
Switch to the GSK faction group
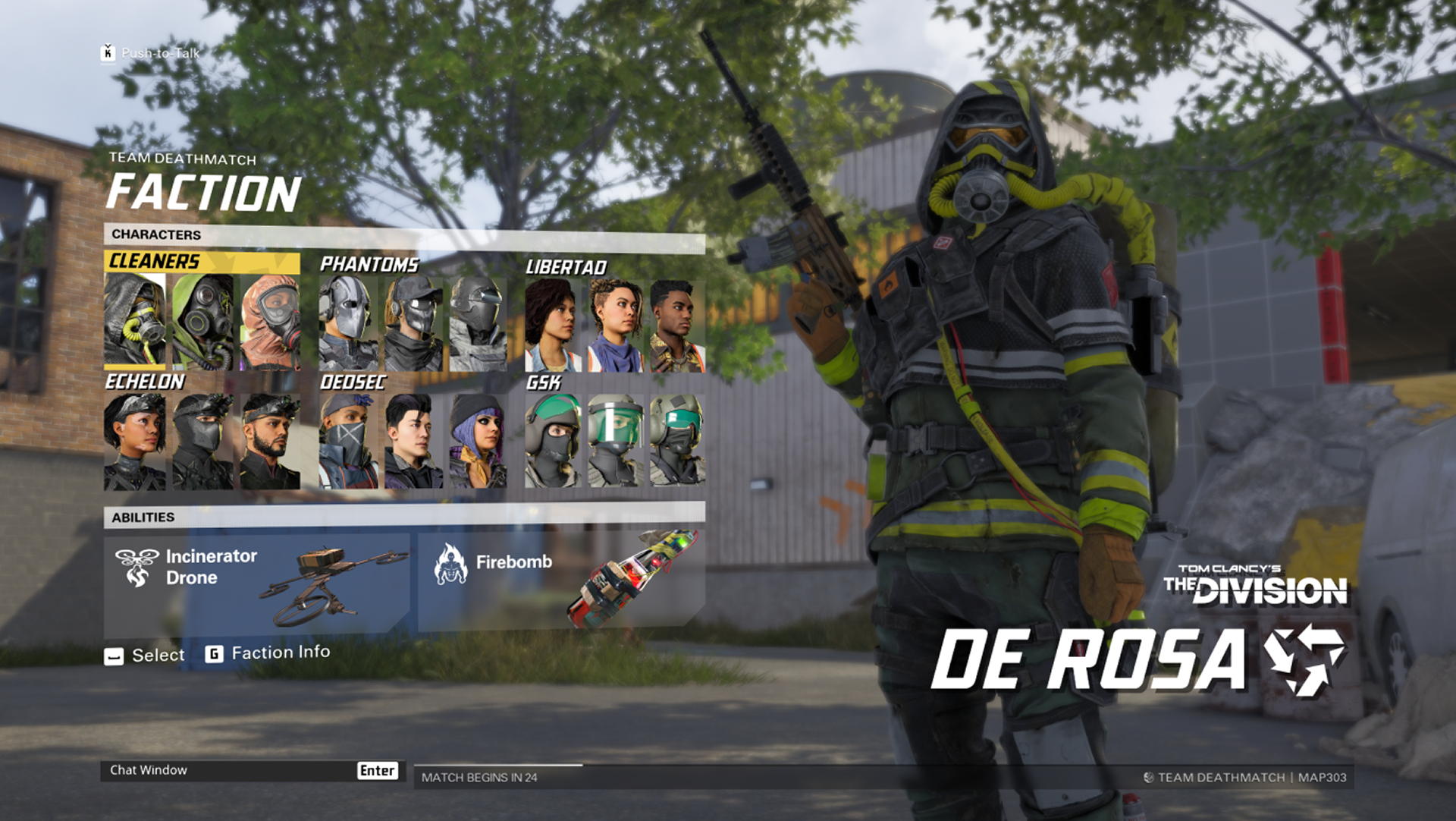coord(543,383)
